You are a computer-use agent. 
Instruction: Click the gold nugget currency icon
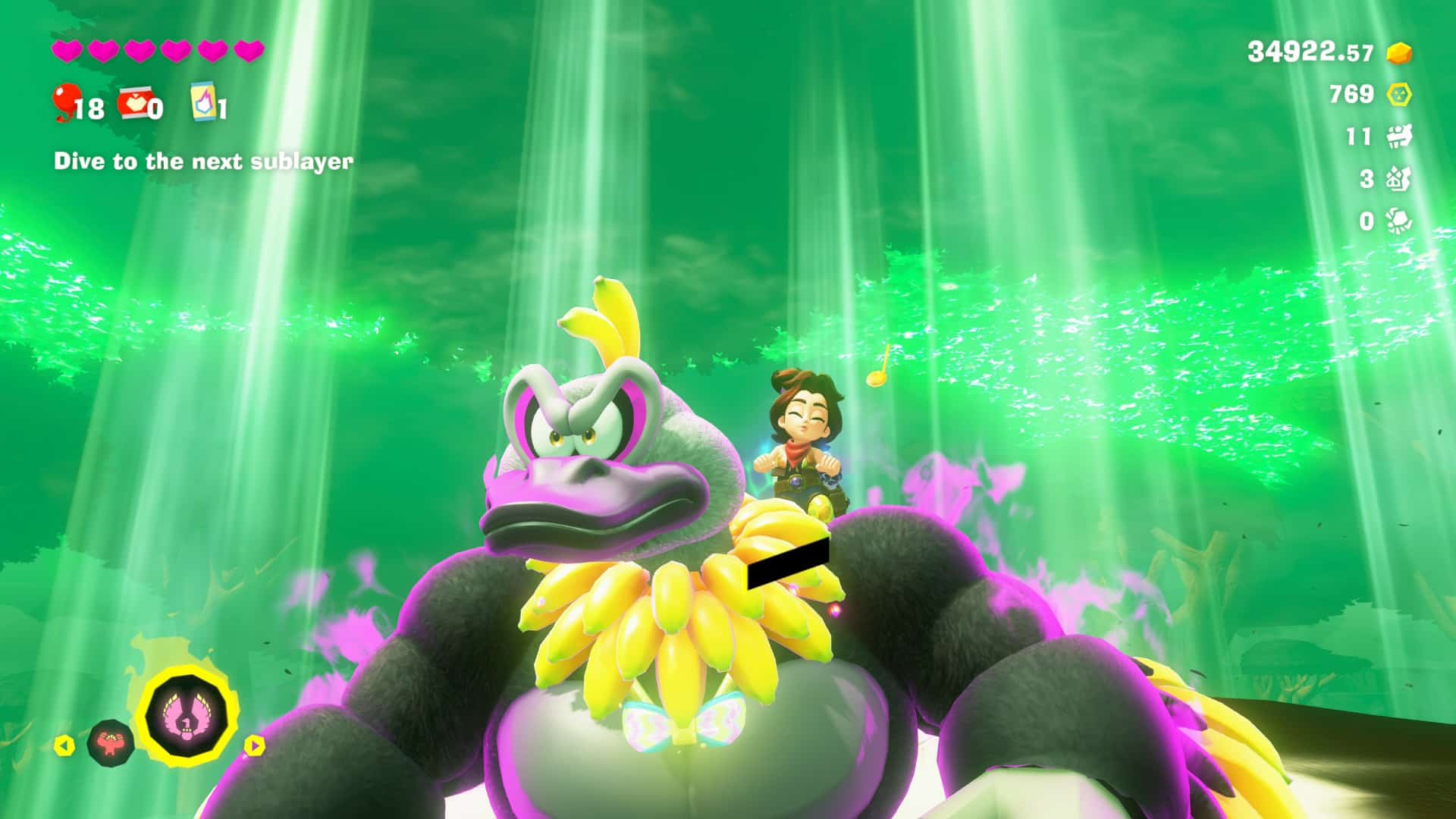(x=1399, y=53)
